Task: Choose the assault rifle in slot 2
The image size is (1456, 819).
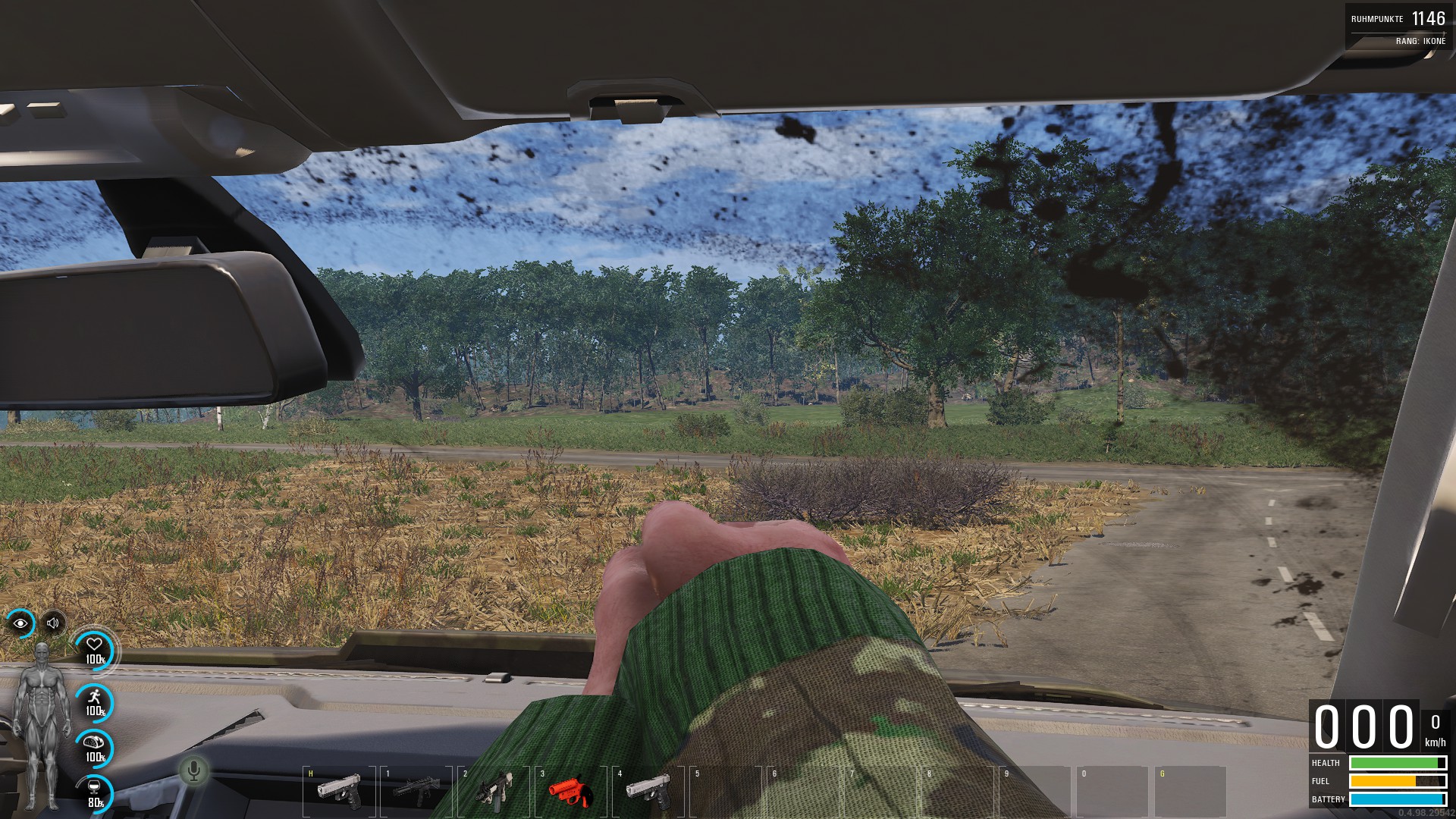Action: coord(494,790)
